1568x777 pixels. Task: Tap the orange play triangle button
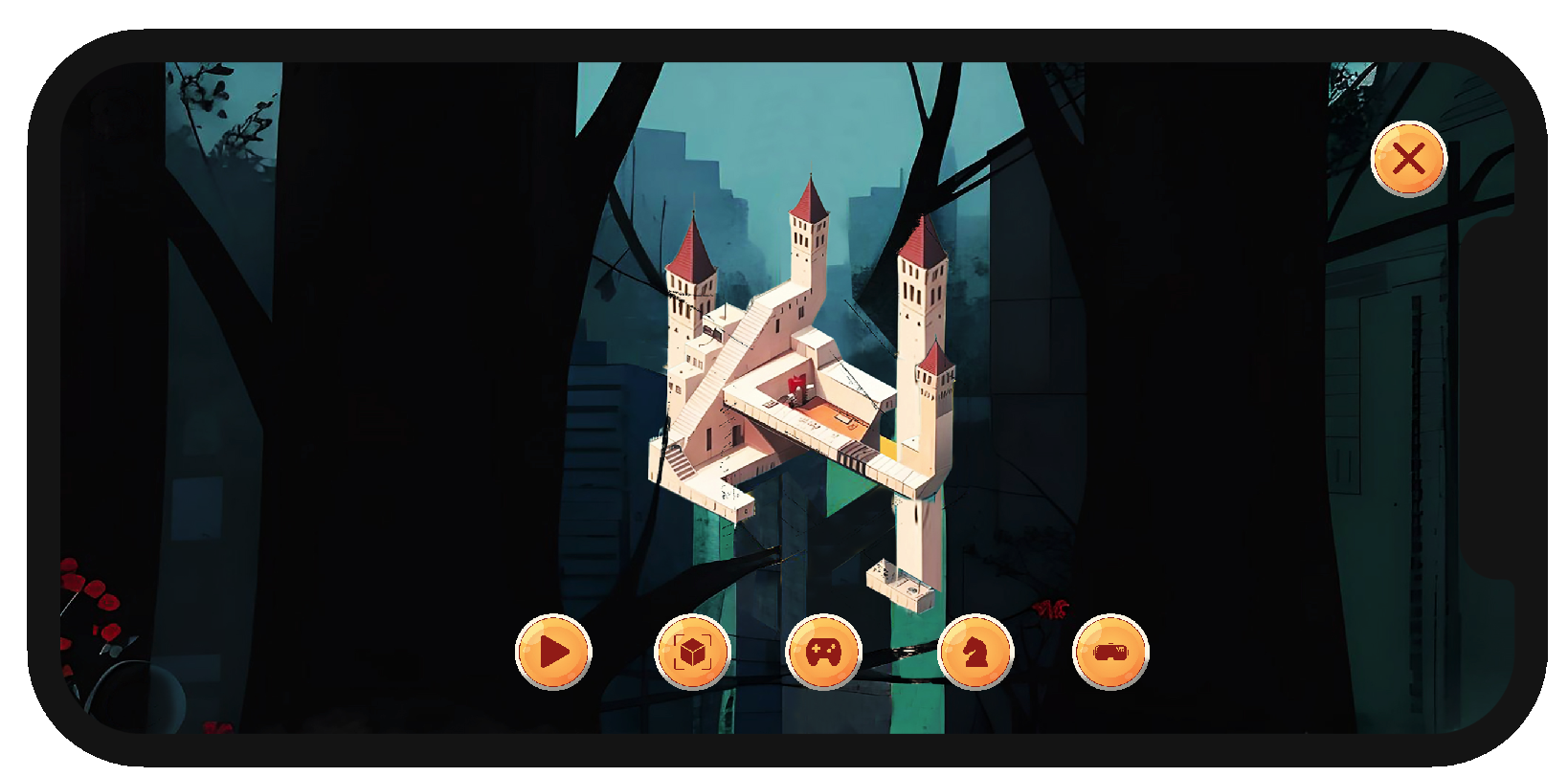(x=553, y=652)
